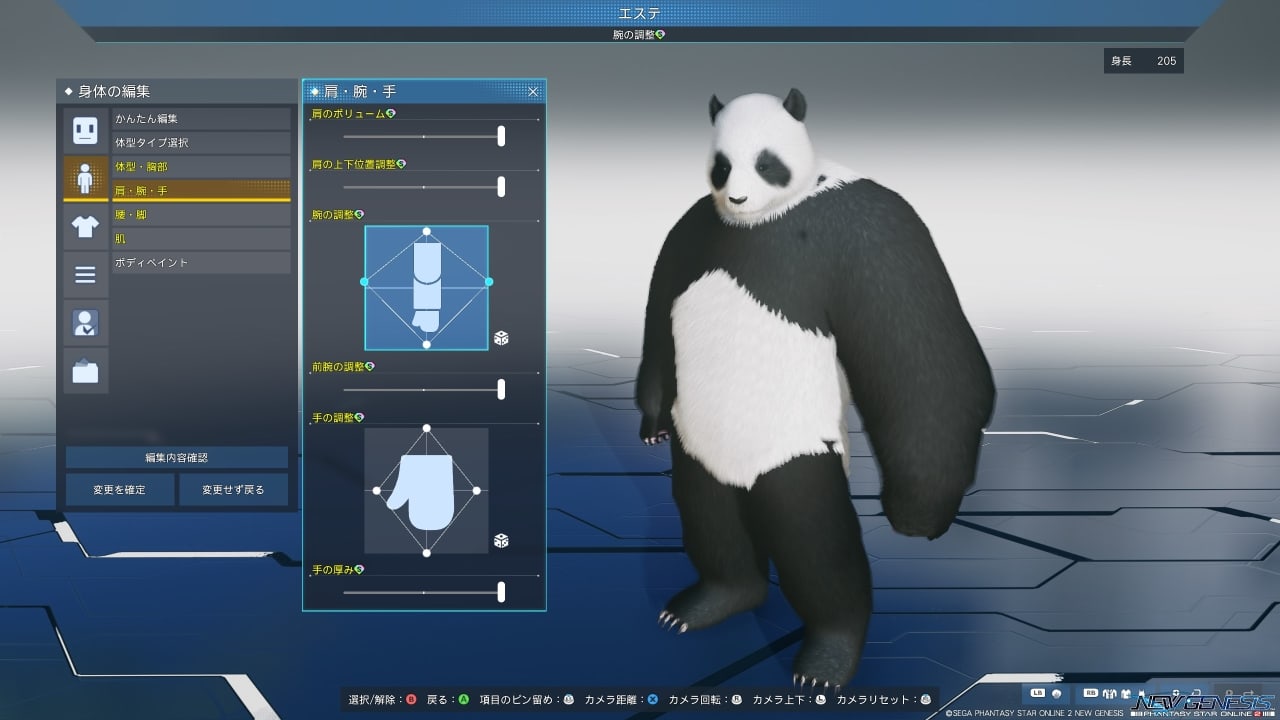Click the character profile icon in the sidebar
The image size is (1280, 720).
[x=85, y=322]
